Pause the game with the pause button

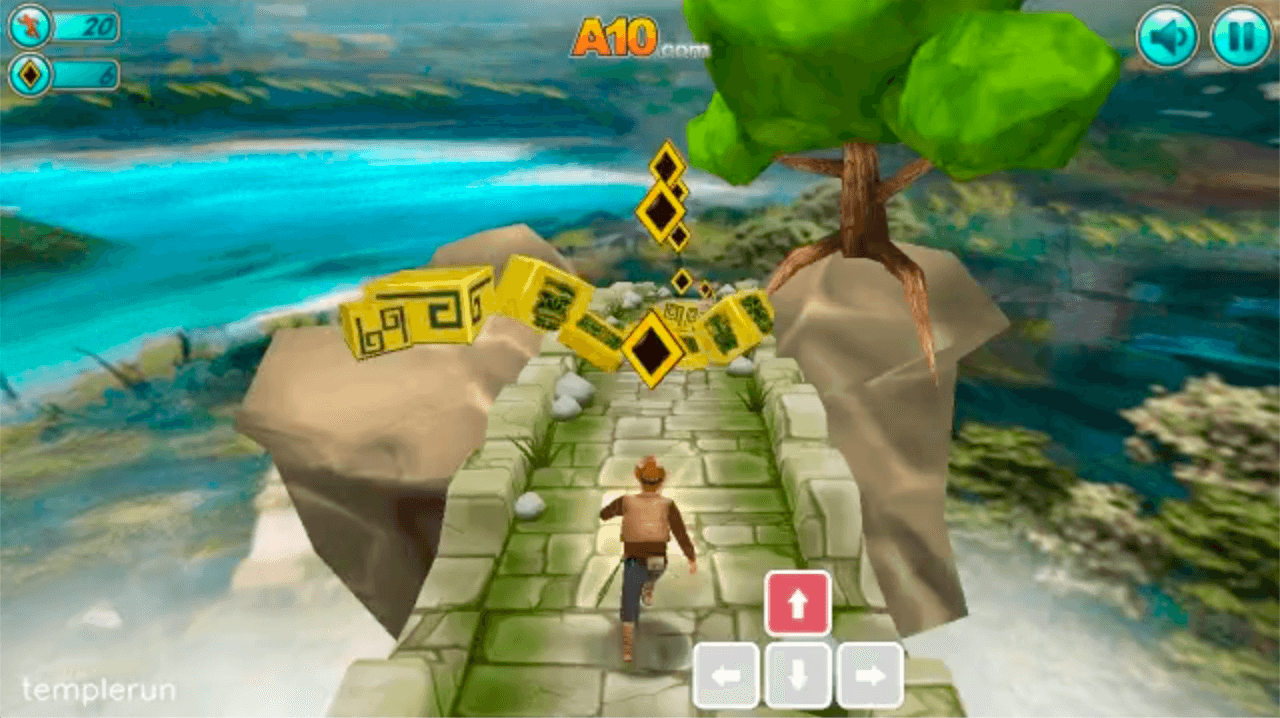pyautogui.click(x=1241, y=38)
